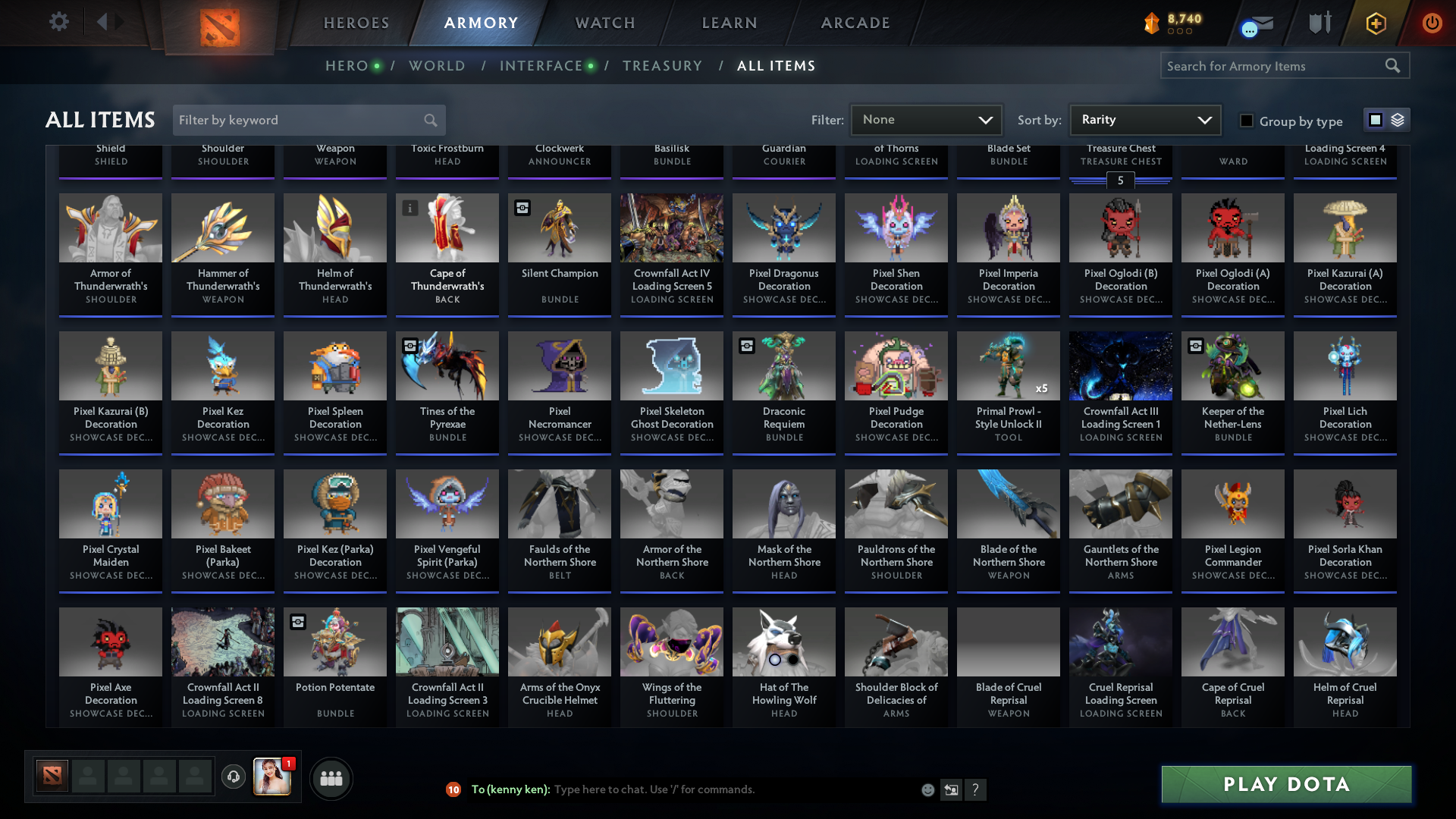Screen dimensions: 1456x819
Task: Open the friends list people icon
Action: pos(331,778)
